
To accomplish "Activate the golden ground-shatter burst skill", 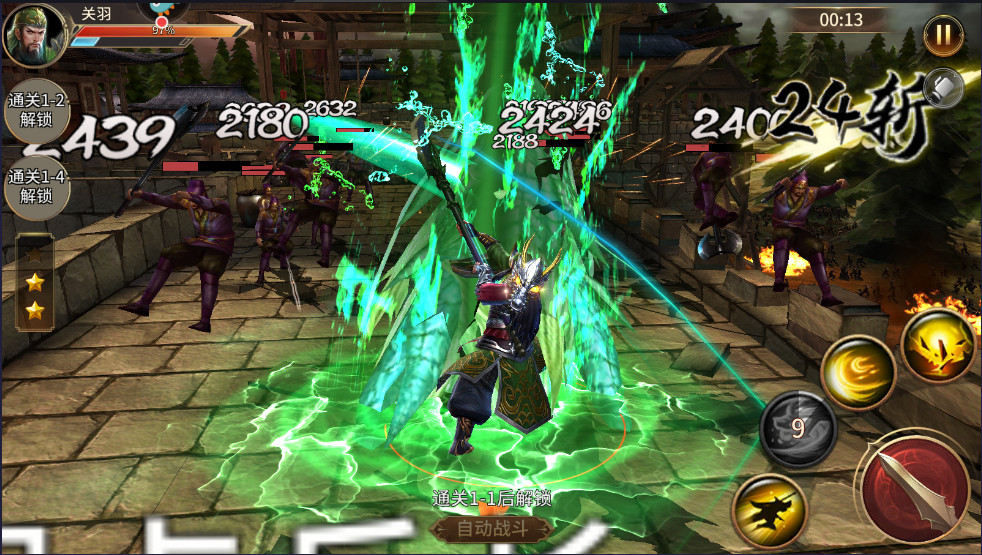I will click(937, 345).
